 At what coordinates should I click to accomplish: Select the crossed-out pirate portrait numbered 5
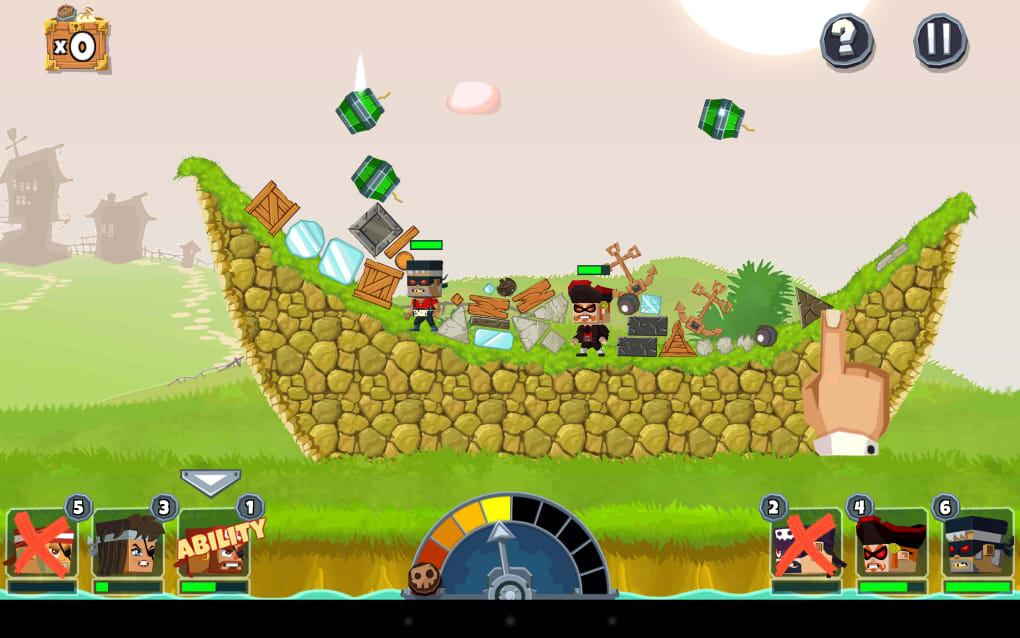pos(42,544)
